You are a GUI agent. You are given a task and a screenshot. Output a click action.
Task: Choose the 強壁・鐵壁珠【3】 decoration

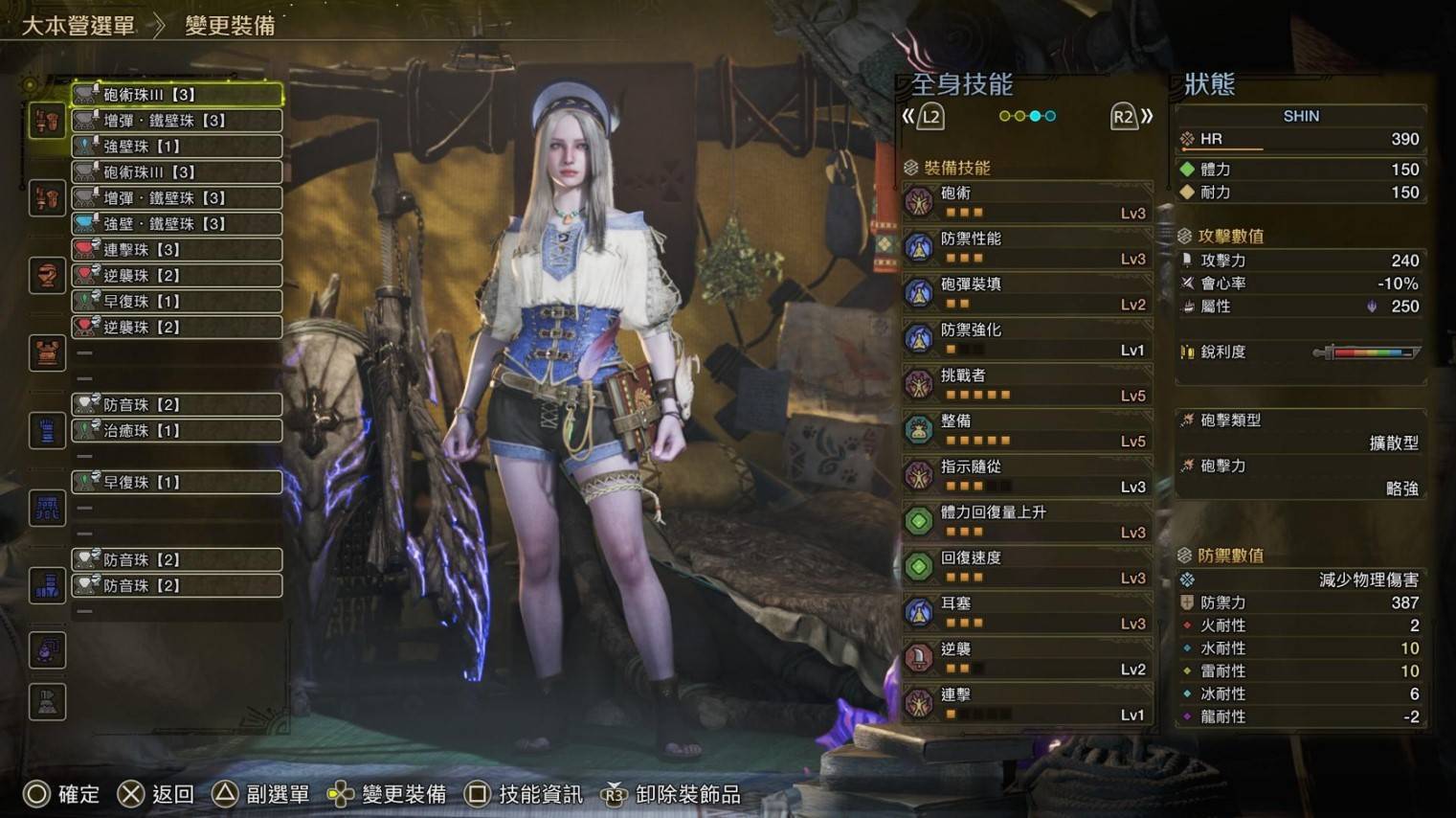(177, 224)
